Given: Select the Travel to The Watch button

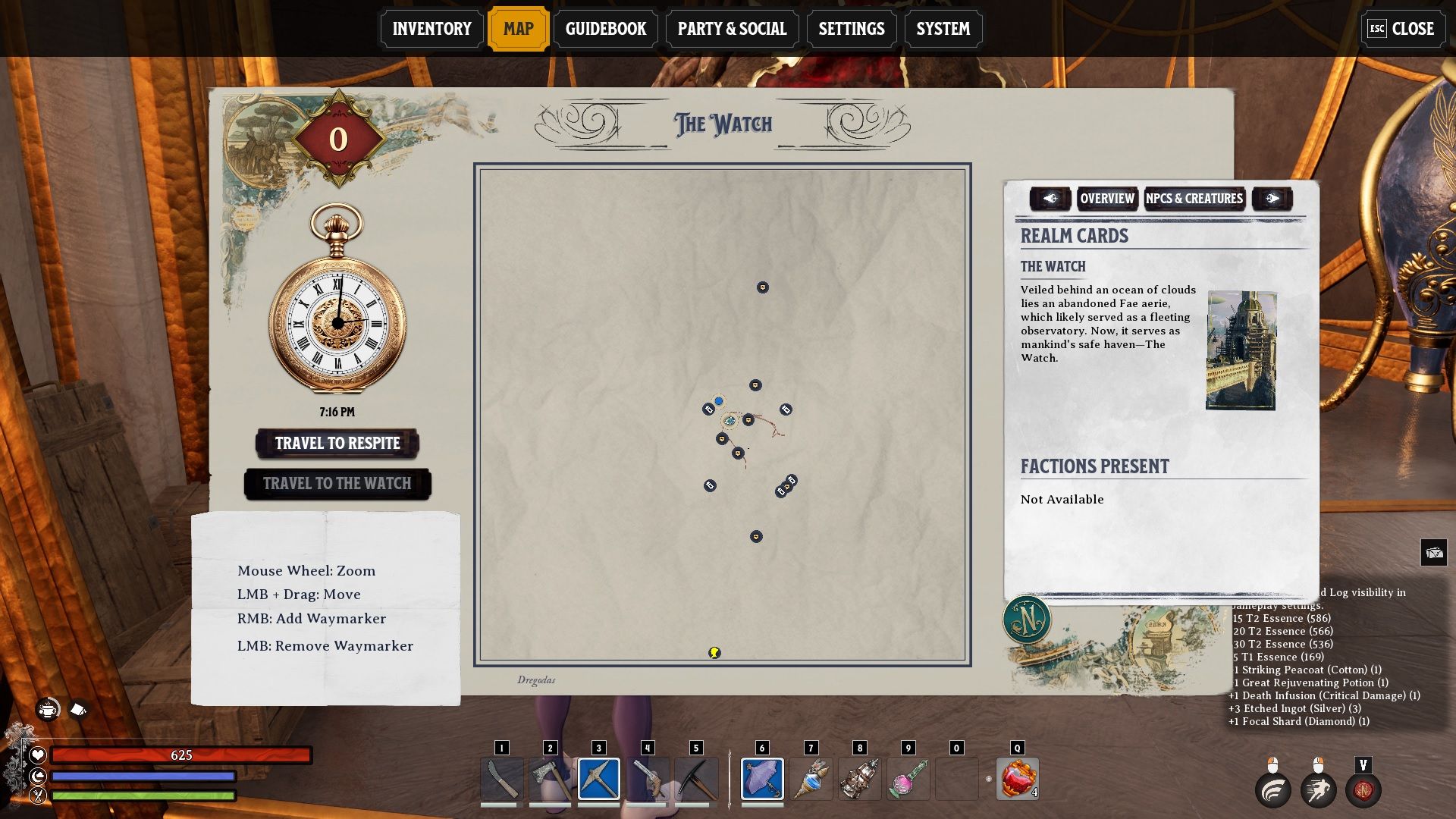Looking at the screenshot, I should pyautogui.click(x=337, y=484).
